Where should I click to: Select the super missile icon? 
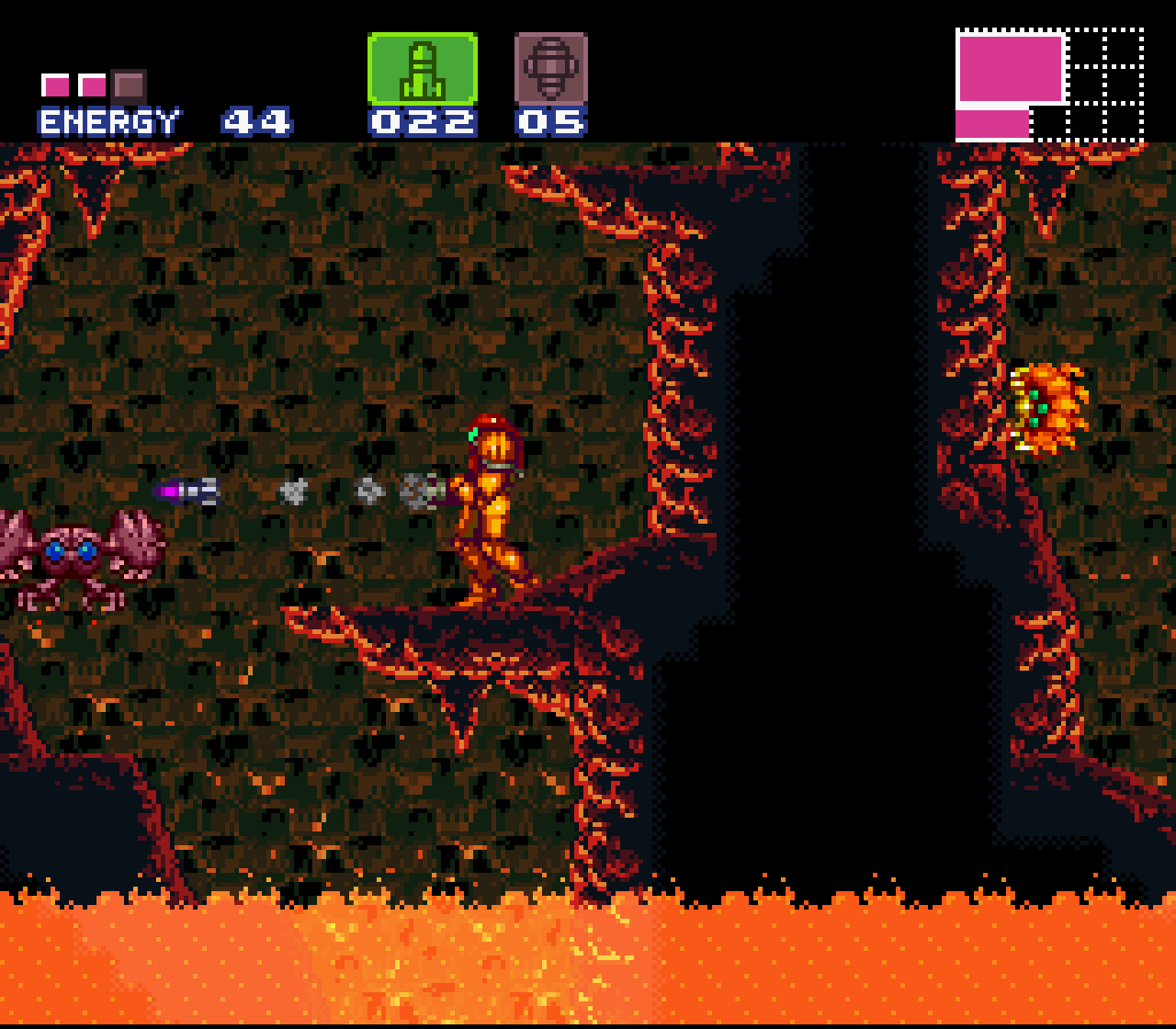pos(550,69)
